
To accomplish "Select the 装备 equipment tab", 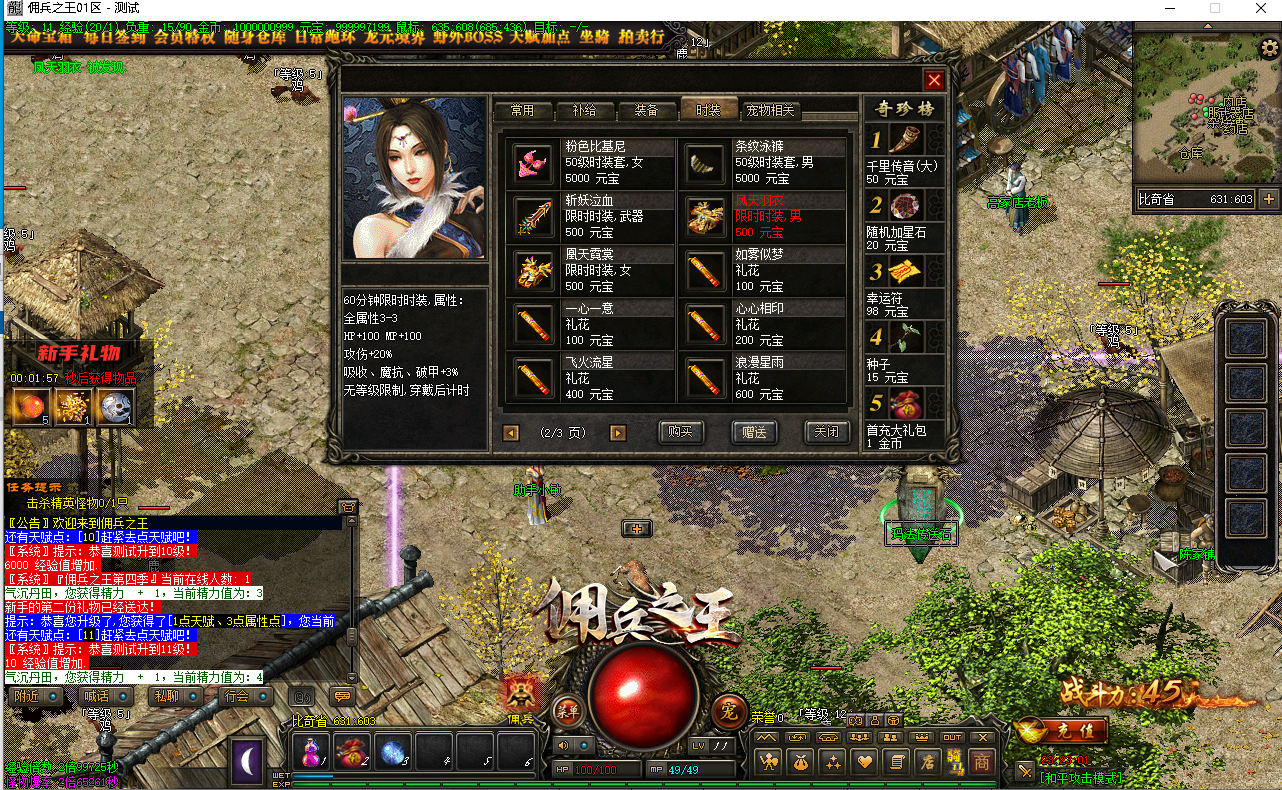I will point(645,111).
